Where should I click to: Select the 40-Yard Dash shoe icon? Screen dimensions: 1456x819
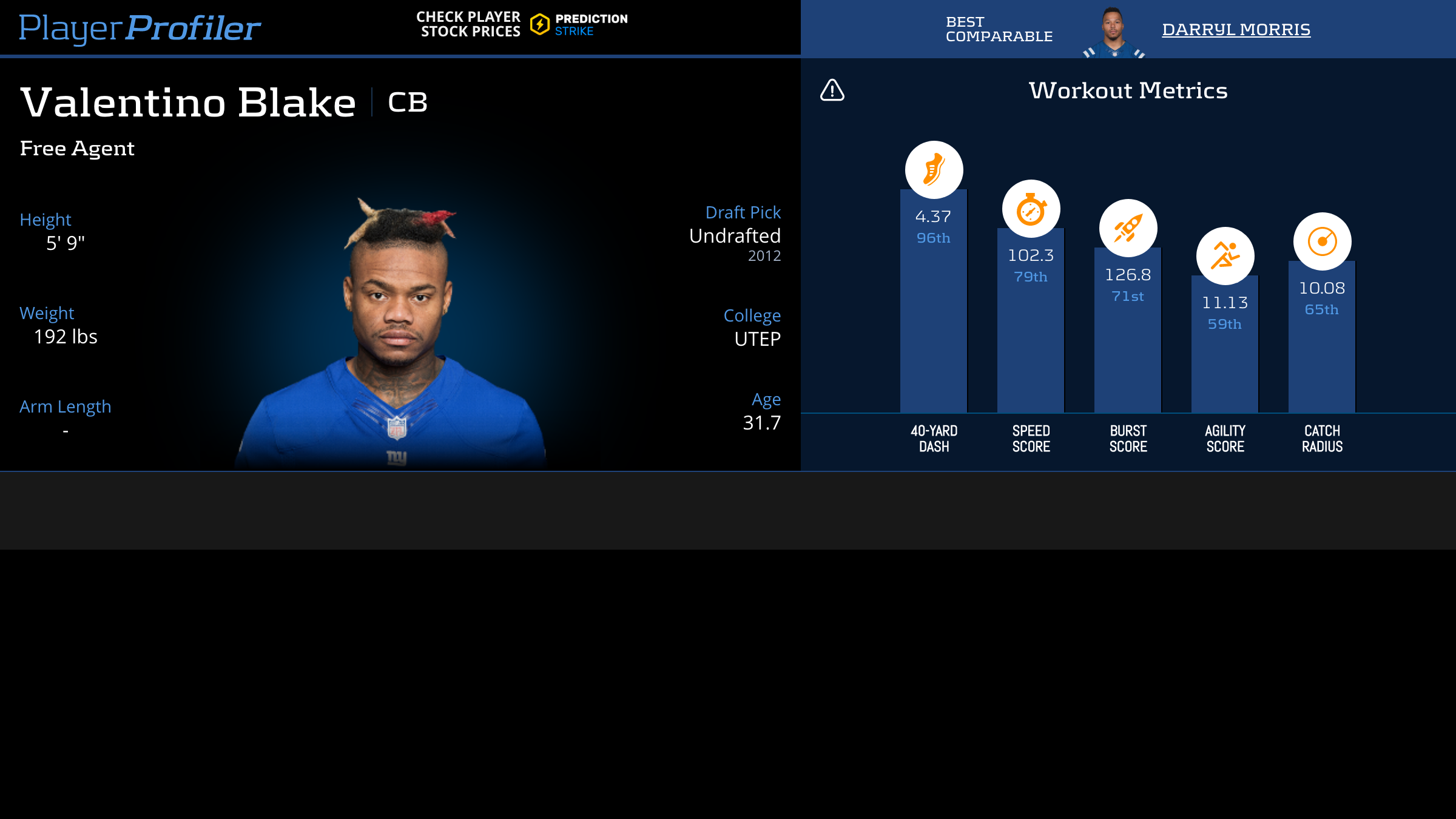click(934, 170)
